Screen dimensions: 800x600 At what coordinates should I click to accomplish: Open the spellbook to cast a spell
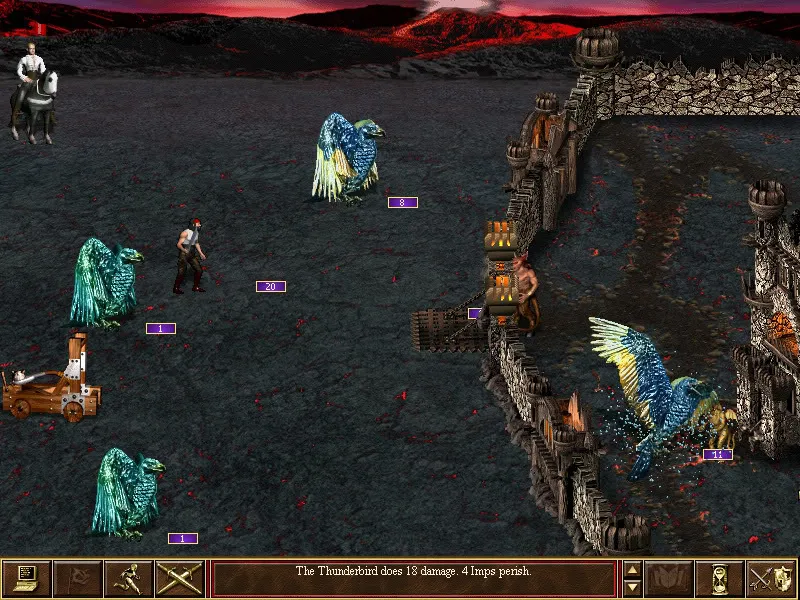click(x=669, y=578)
